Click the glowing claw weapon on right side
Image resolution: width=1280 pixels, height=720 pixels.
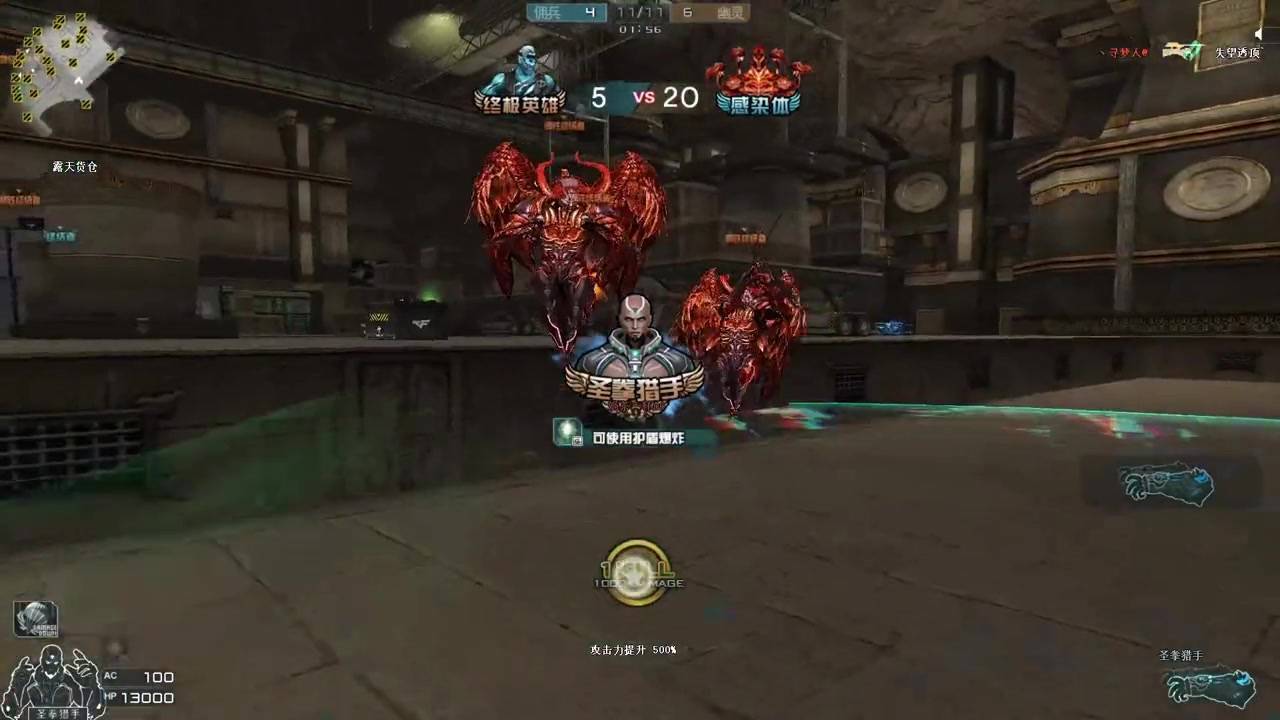tap(1165, 485)
